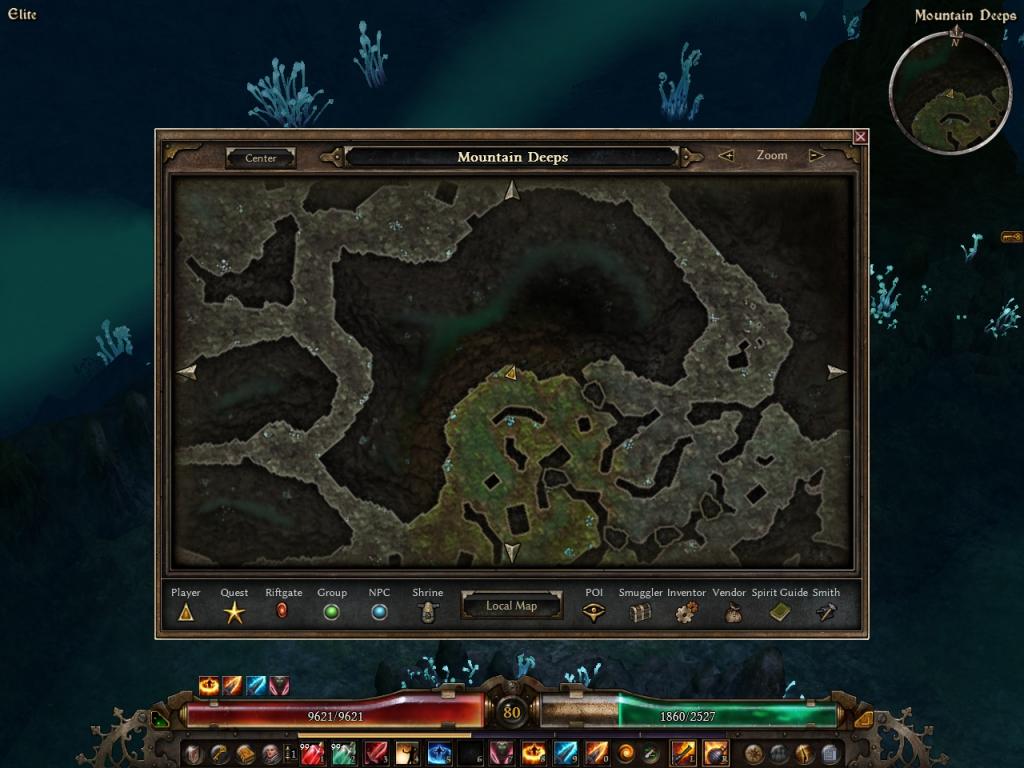Click the Smith hammer legend icon
This screenshot has height=768, width=1024.
pyautogui.click(x=826, y=613)
